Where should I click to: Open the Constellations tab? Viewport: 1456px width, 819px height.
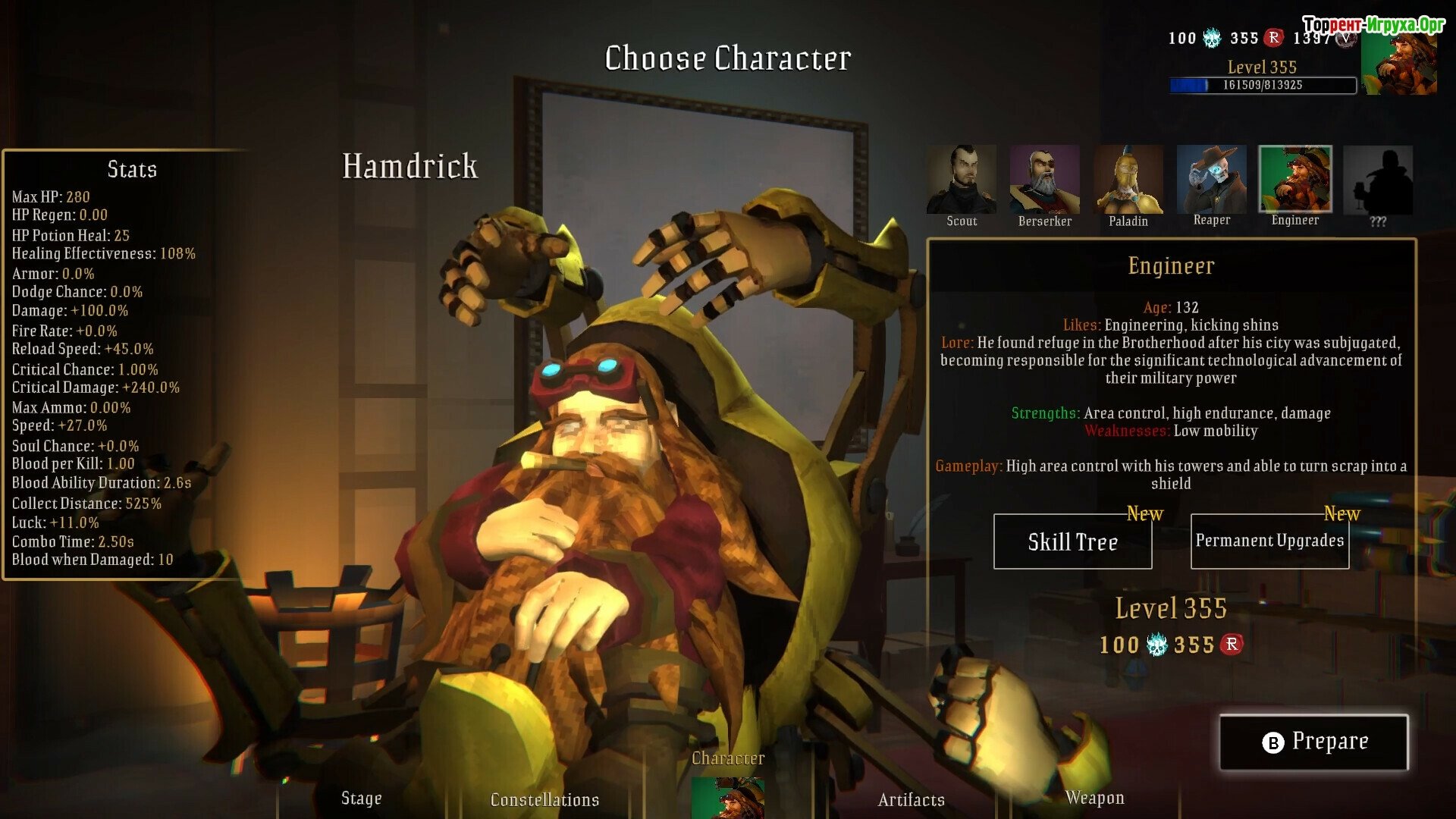[x=544, y=799]
